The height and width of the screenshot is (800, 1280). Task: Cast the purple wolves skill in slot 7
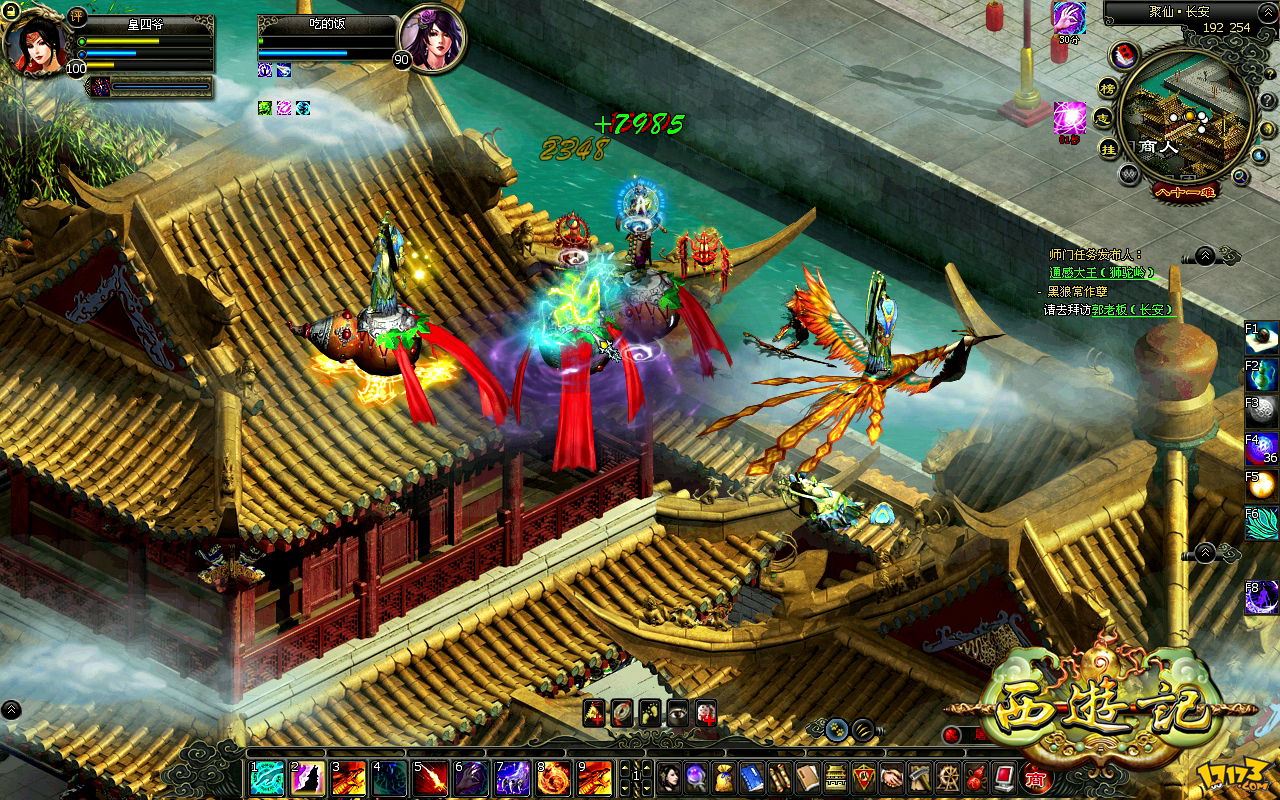coord(512,778)
